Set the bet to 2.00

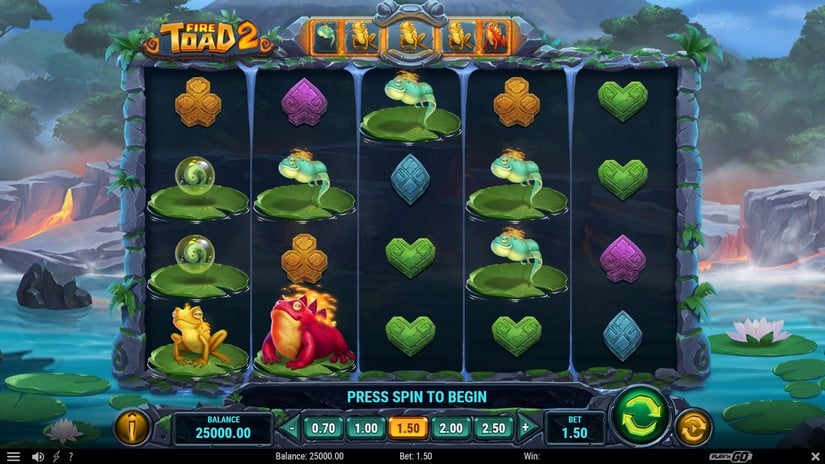pyautogui.click(x=453, y=428)
